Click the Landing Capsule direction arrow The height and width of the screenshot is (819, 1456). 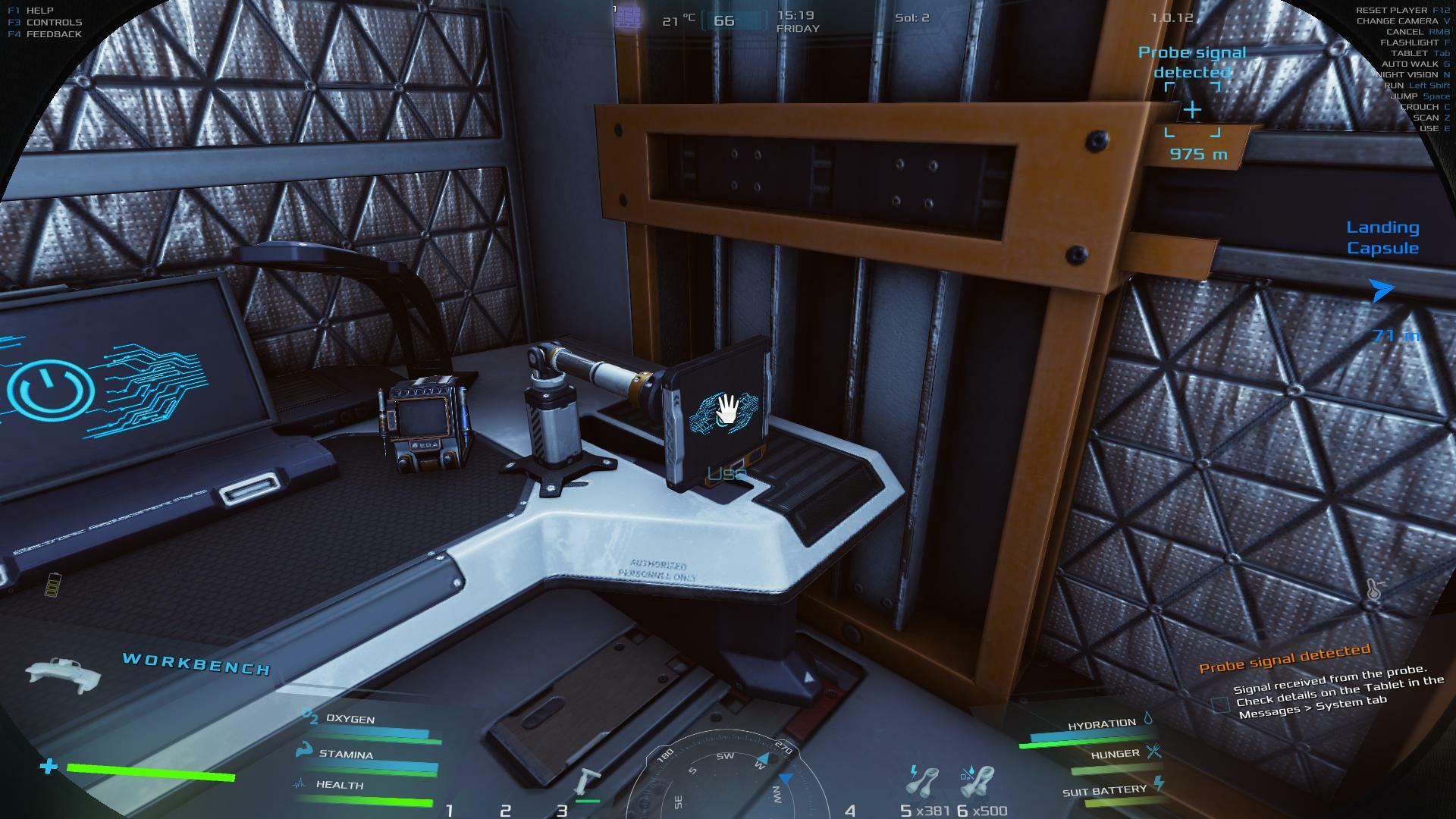[1381, 290]
